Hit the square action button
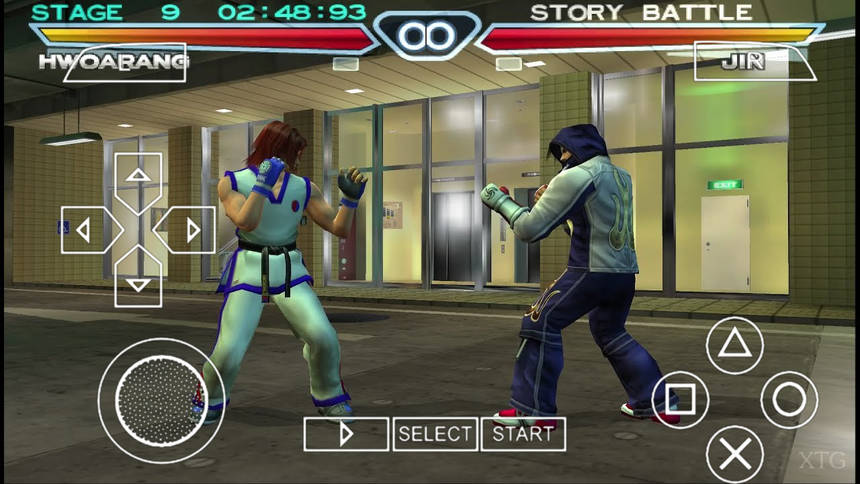The image size is (860, 484). (x=680, y=401)
